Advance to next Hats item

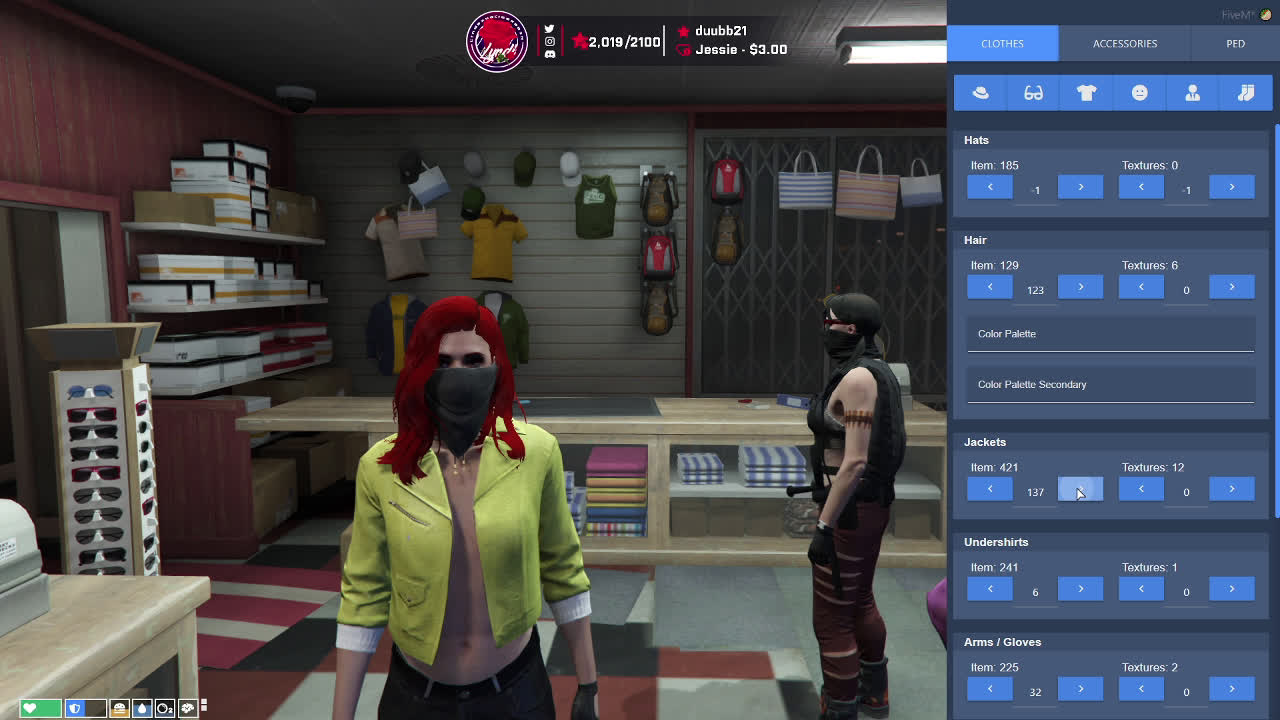(x=1080, y=187)
